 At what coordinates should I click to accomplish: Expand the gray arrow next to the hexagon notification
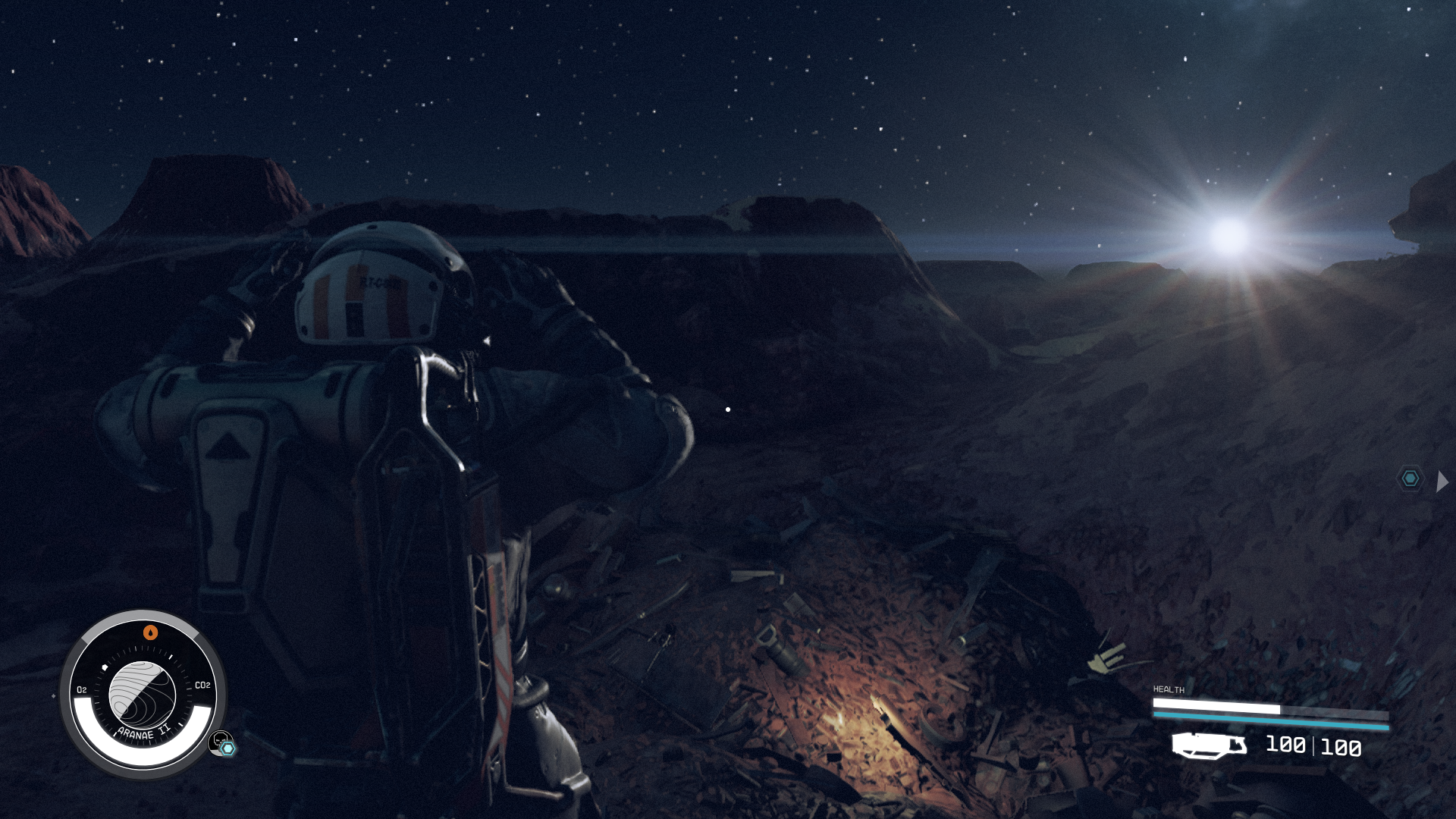click(1440, 479)
